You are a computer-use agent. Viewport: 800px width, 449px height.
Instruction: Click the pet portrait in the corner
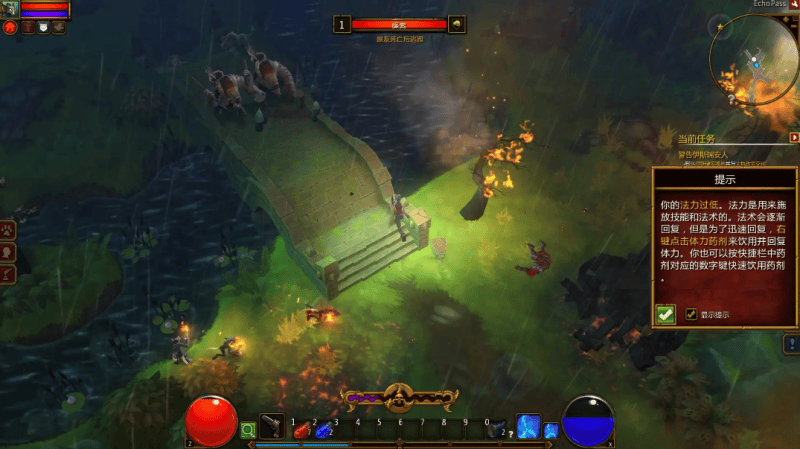tap(10, 8)
